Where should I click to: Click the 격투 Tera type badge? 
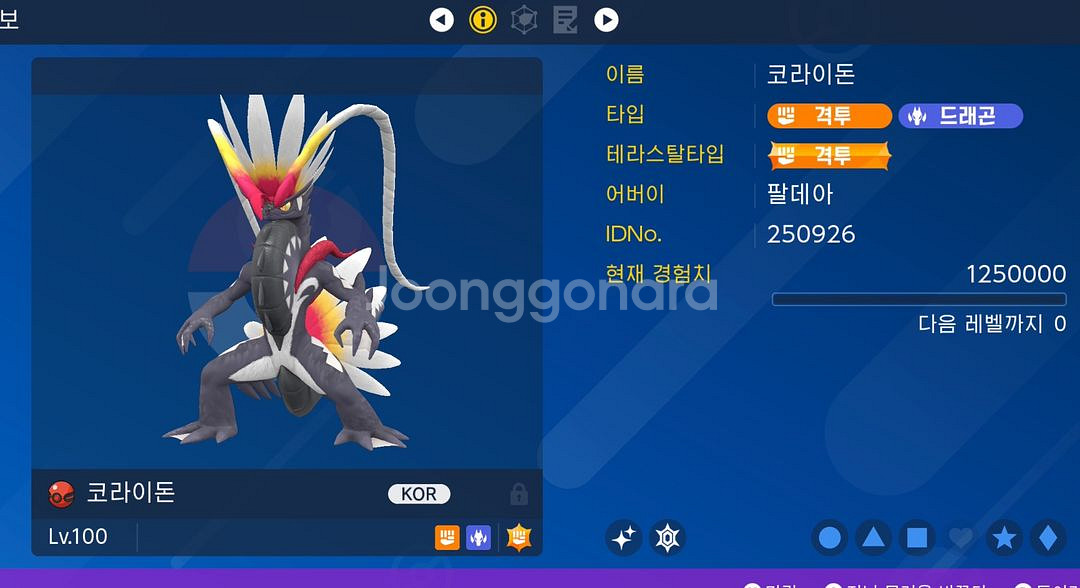(829, 156)
